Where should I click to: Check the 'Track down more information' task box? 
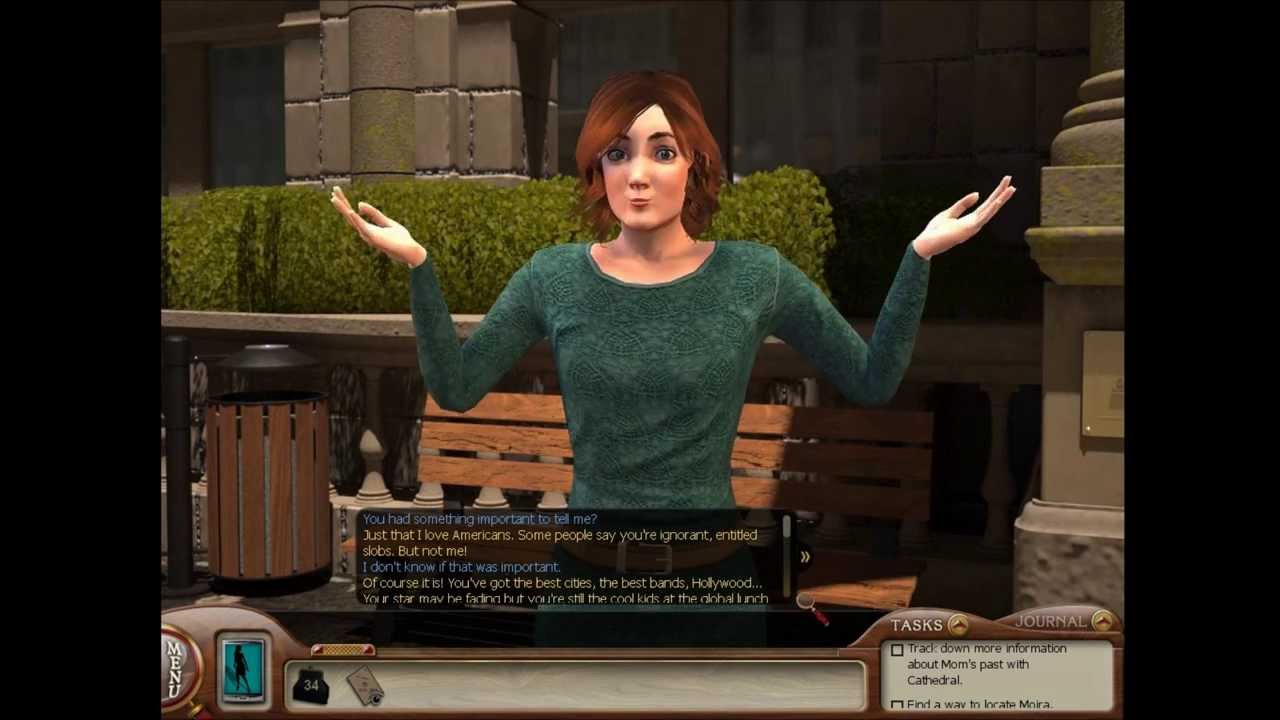tap(897, 650)
